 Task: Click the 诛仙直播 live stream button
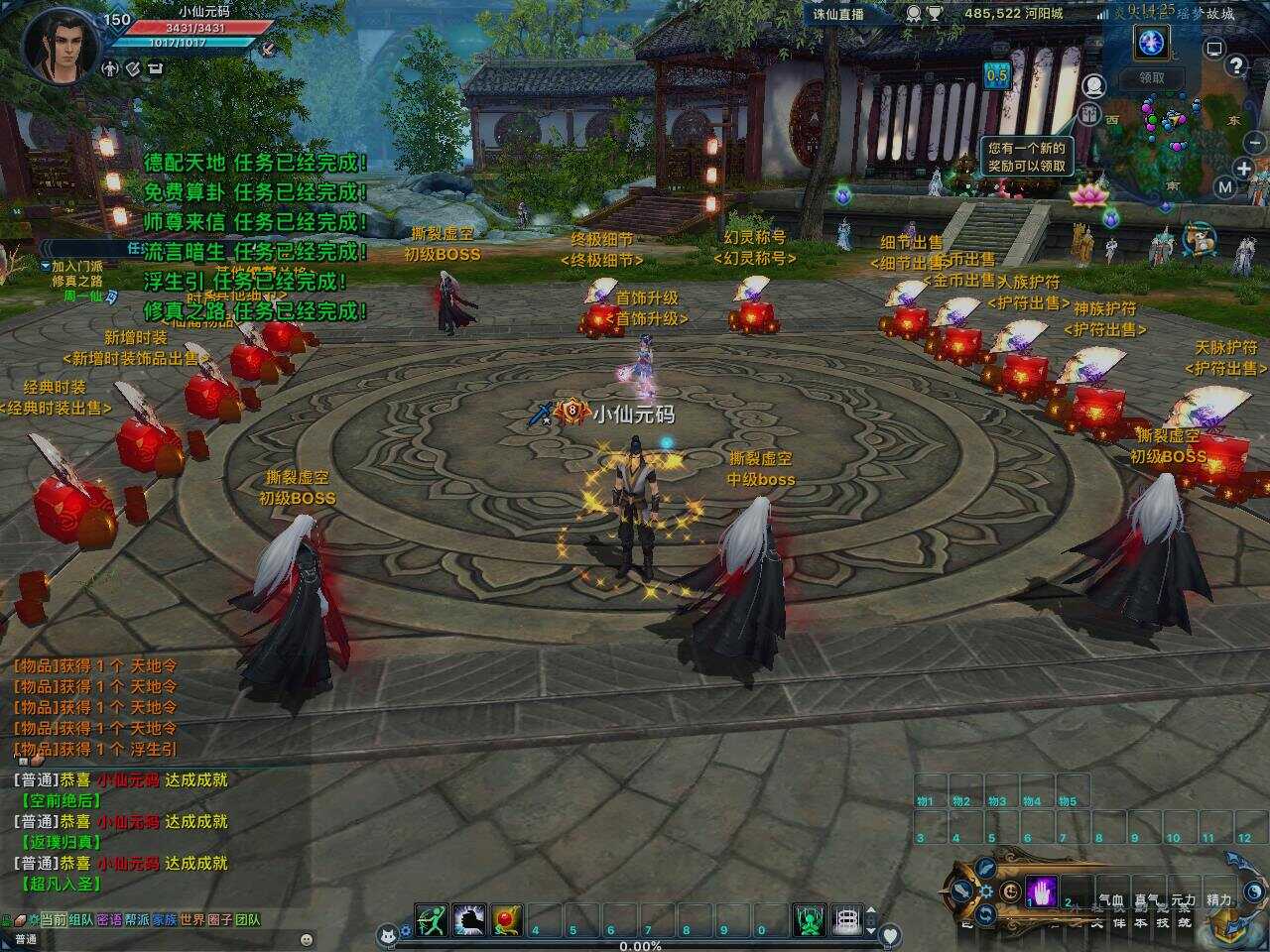pyautogui.click(x=838, y=14)
